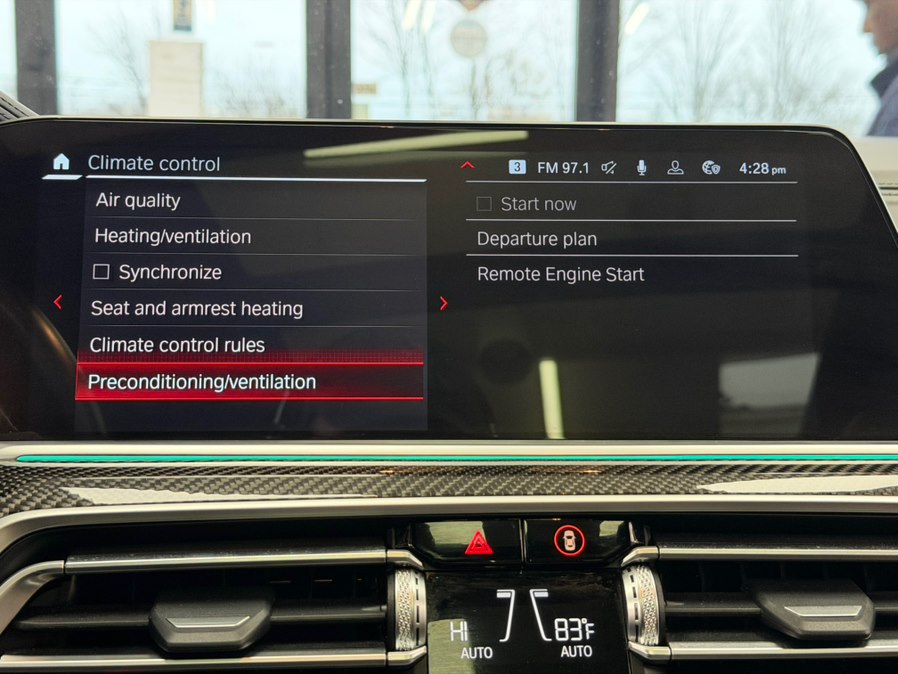898x674 pixels.
Task: Expand the red up caret in status bar
Action: coord(468,166)
